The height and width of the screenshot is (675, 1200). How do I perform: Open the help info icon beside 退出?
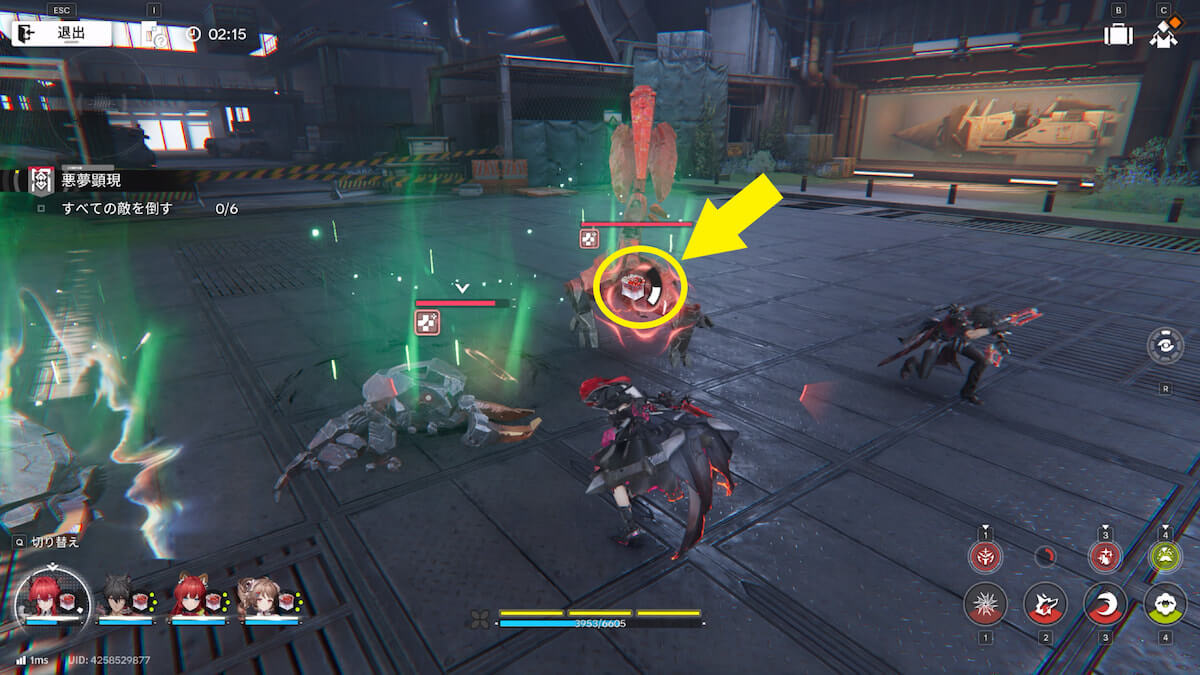click(157, 35)
